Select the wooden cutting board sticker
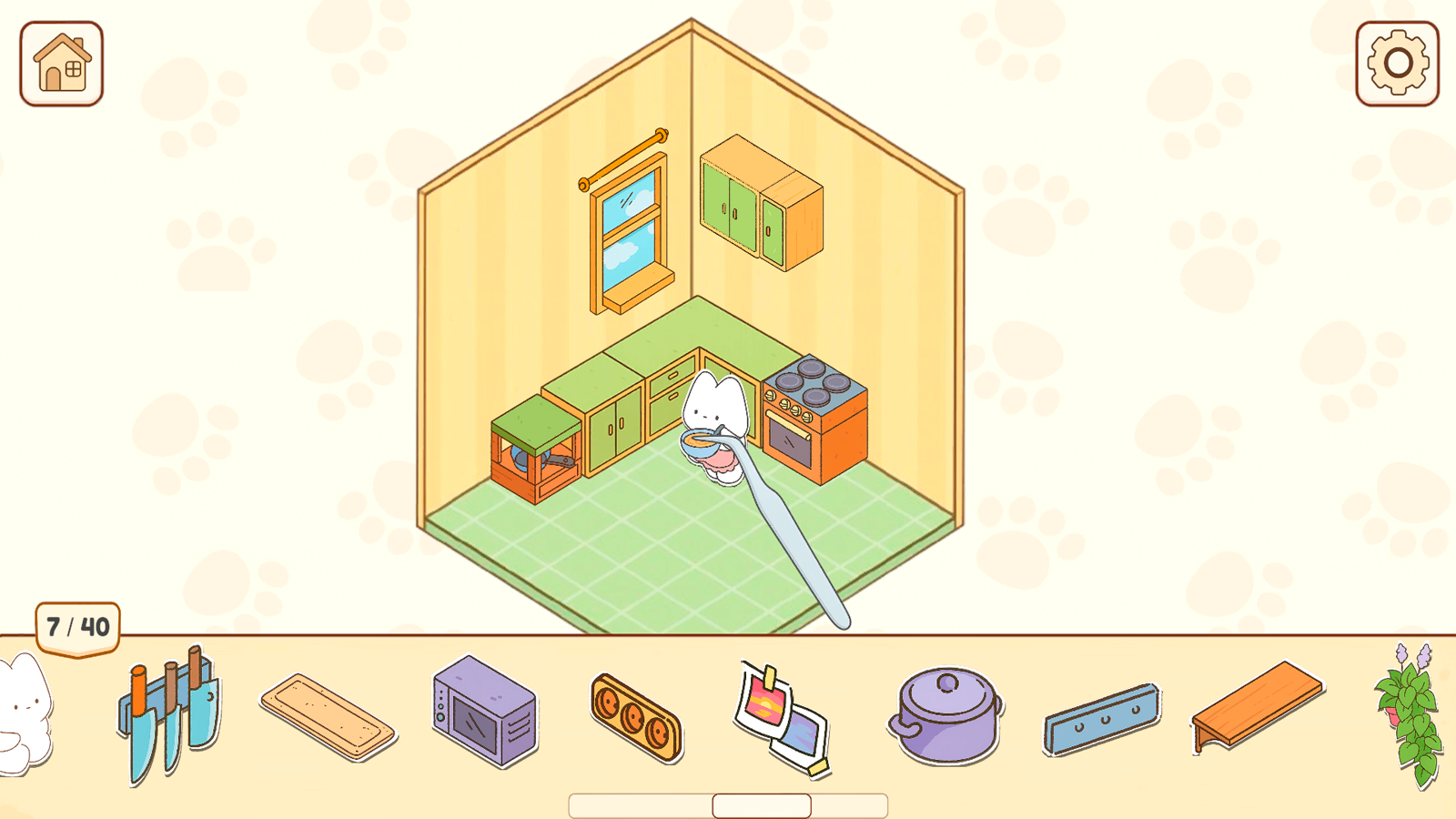1456x819 pixels. (x=328, y=719)
